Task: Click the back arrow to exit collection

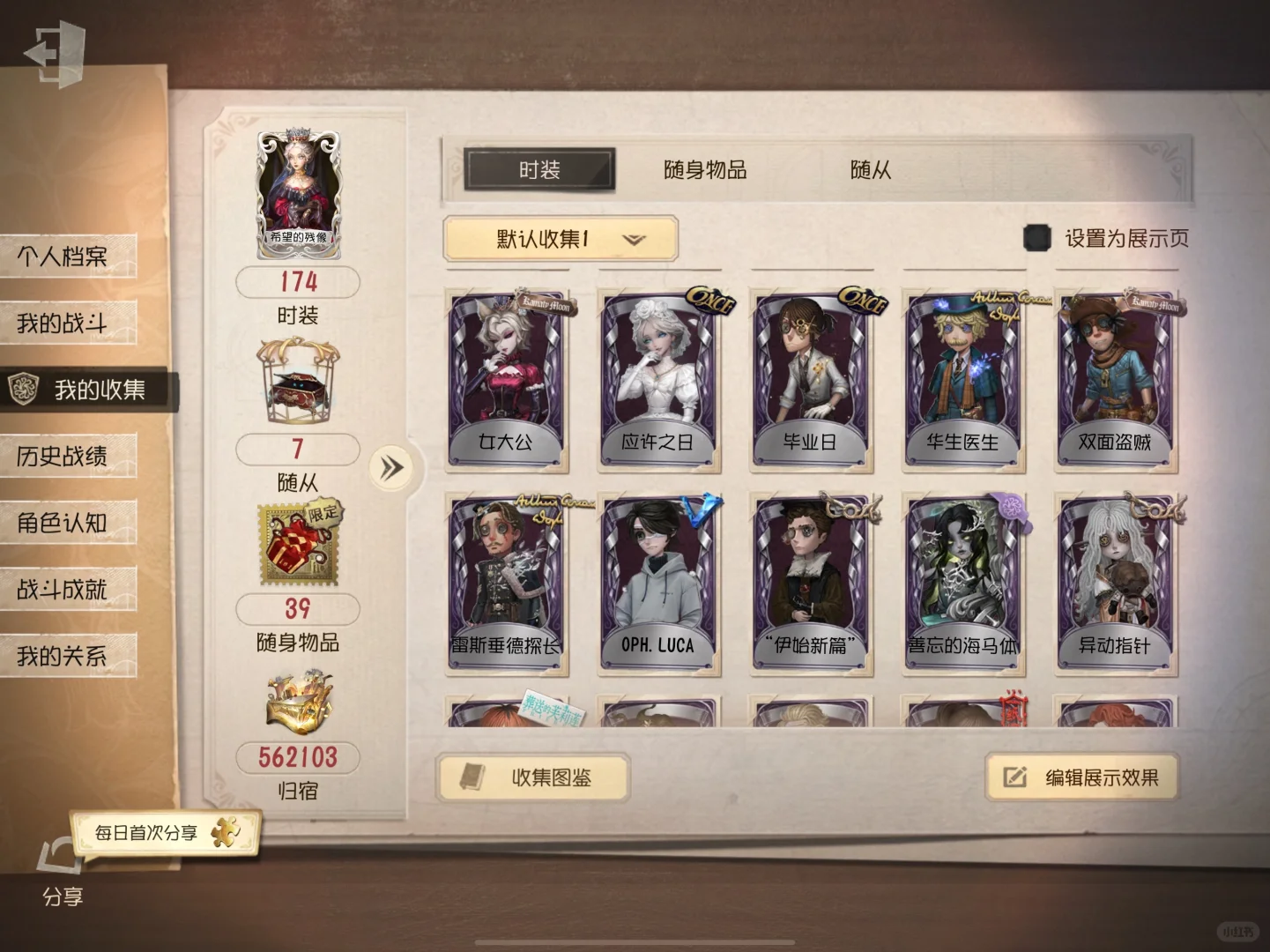Action: pos(53,53)
